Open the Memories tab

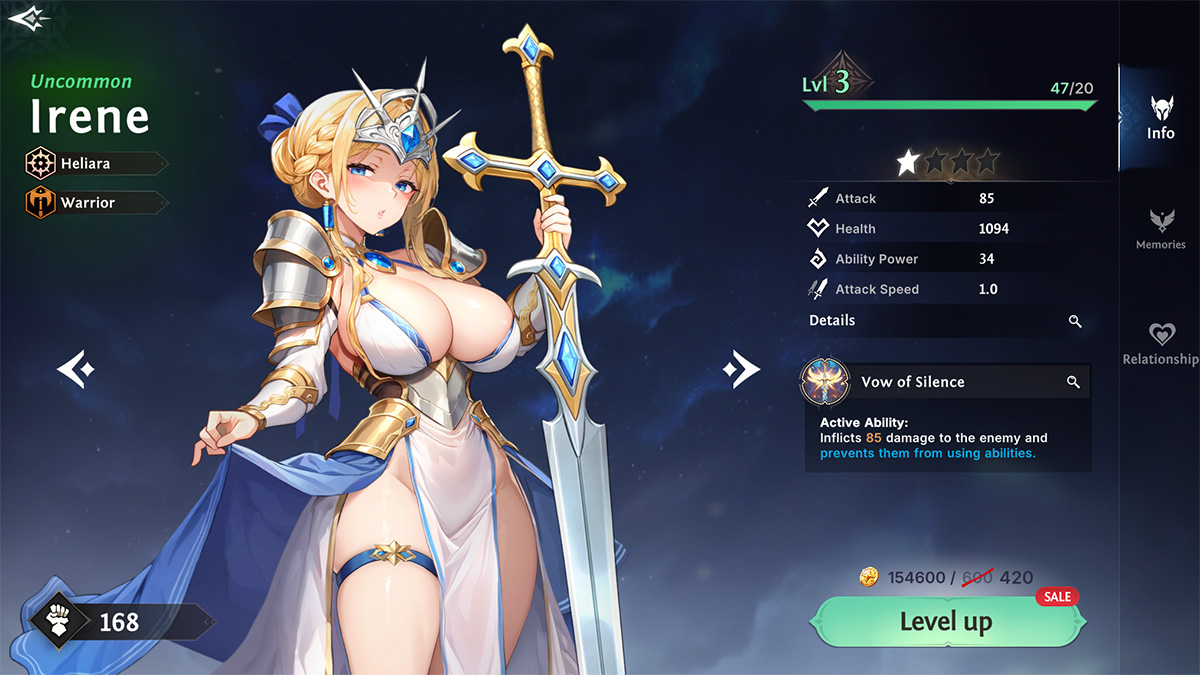pyautogui.click(x=1160, y=229)
